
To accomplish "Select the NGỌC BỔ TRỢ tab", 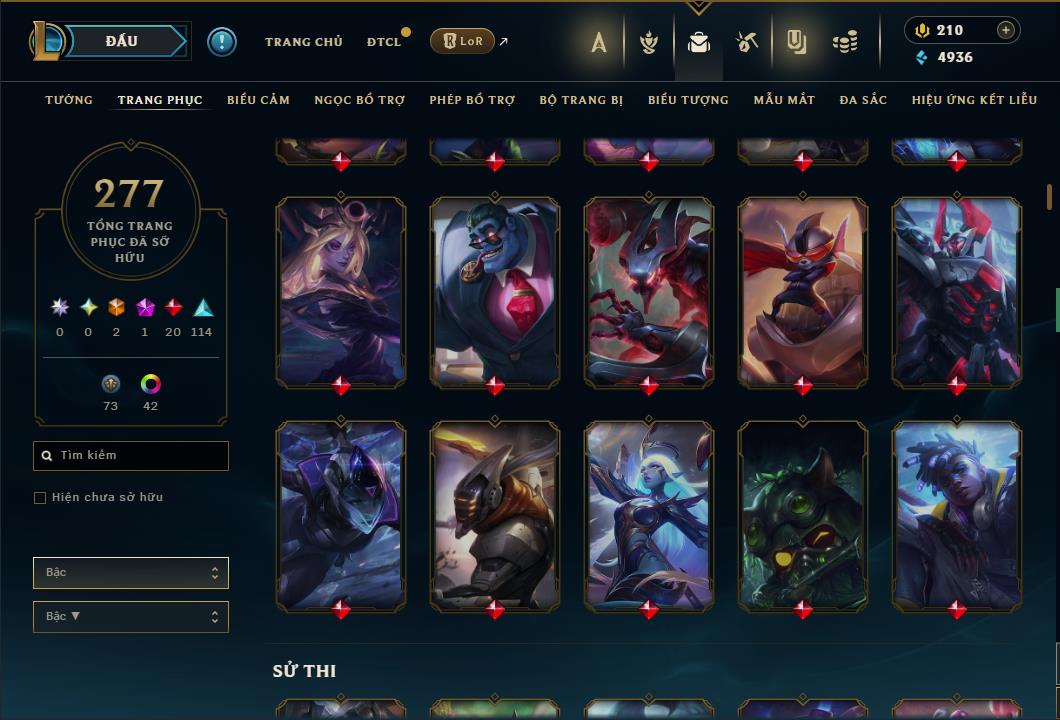I will (360, 100).
